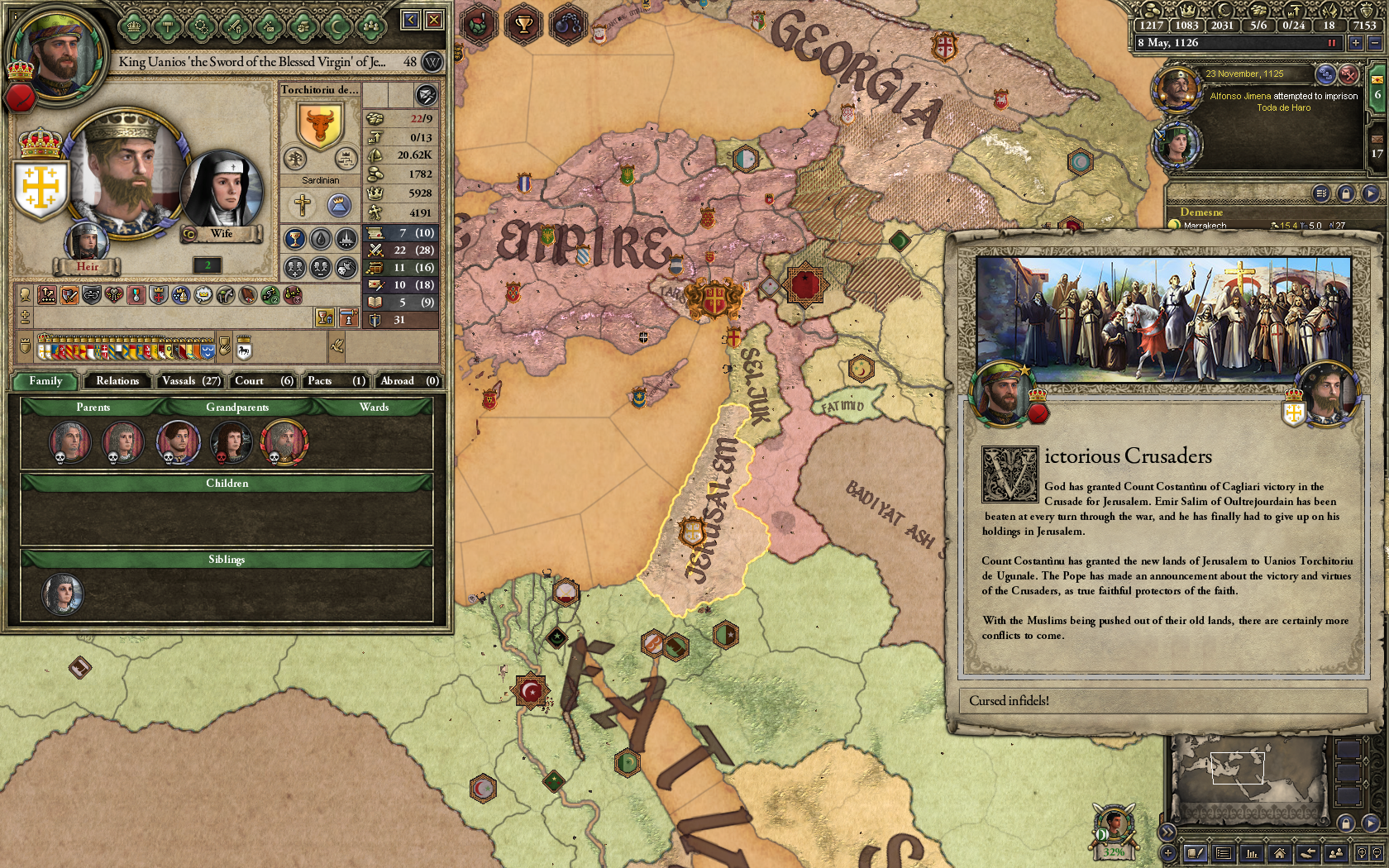Open the ledger book-and-quill icon
This screenshot has width=1389, height=868.
[1195, 852]
